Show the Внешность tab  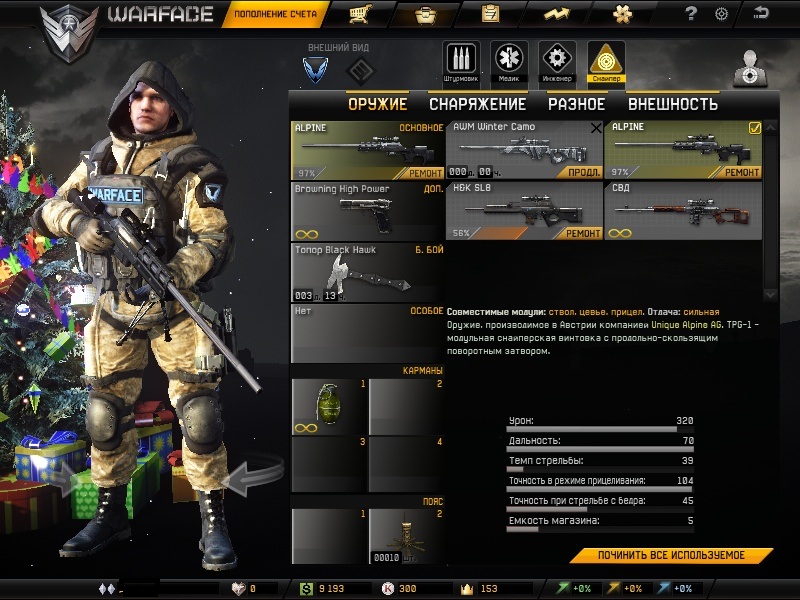coord(672,104)
